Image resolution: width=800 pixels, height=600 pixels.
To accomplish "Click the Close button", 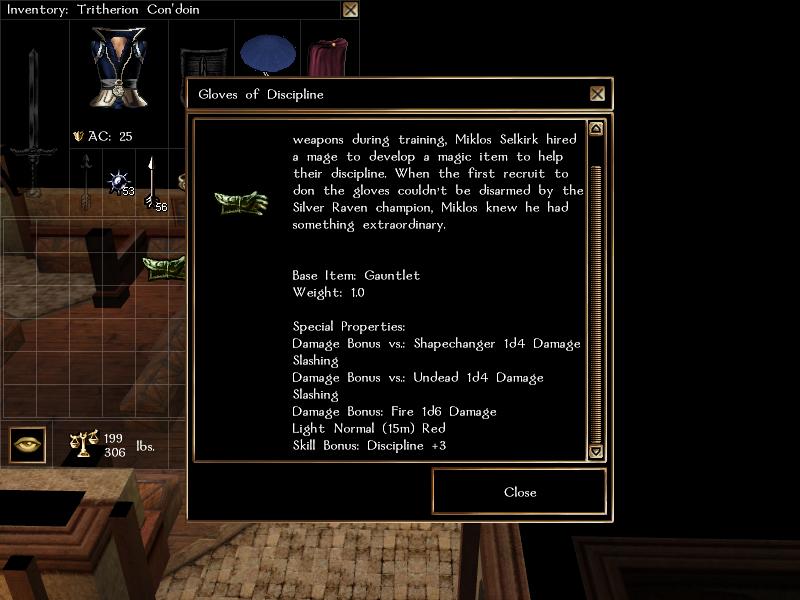I will (x=519, y=492).
